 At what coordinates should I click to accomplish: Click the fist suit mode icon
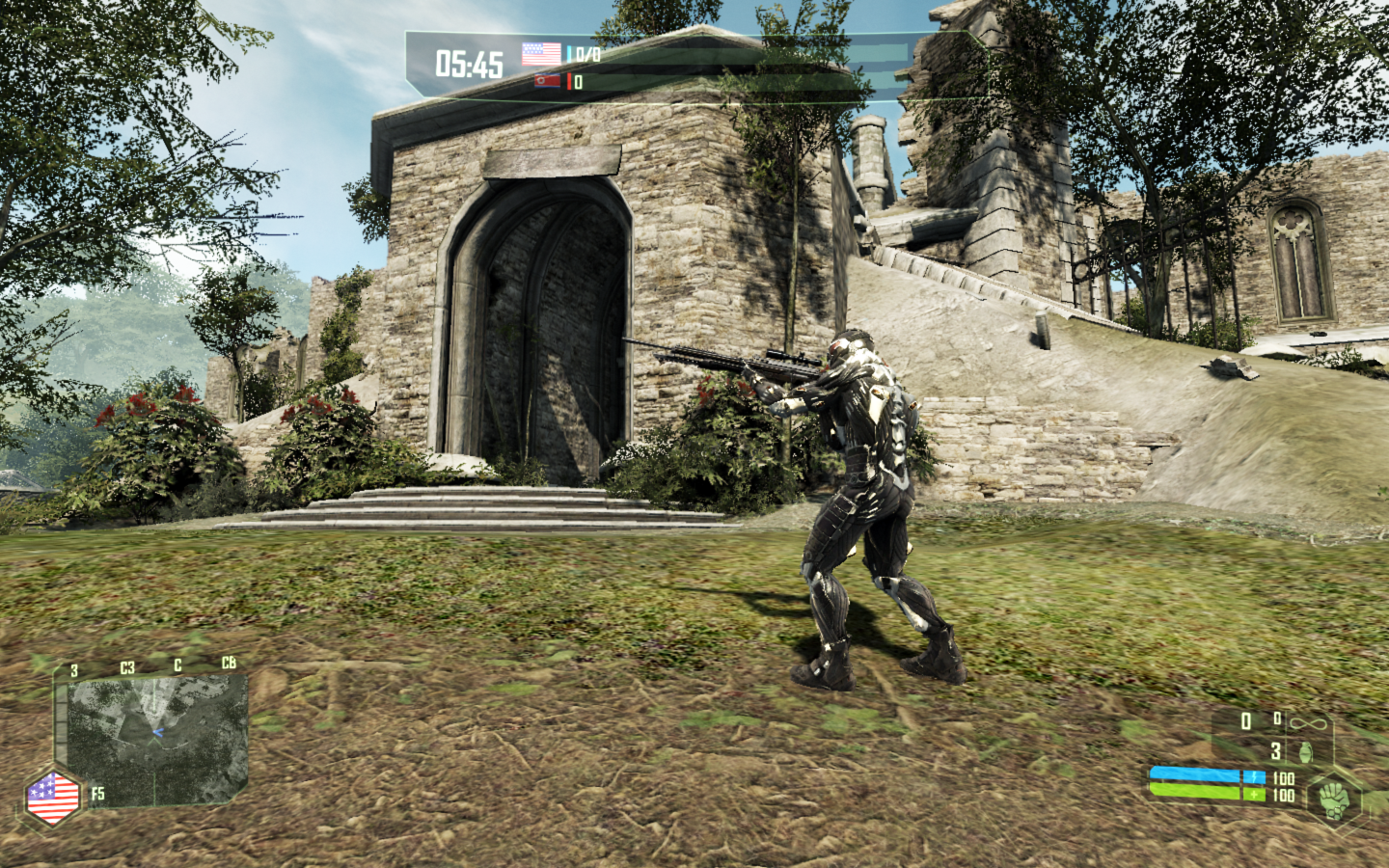coord(1334,799)
